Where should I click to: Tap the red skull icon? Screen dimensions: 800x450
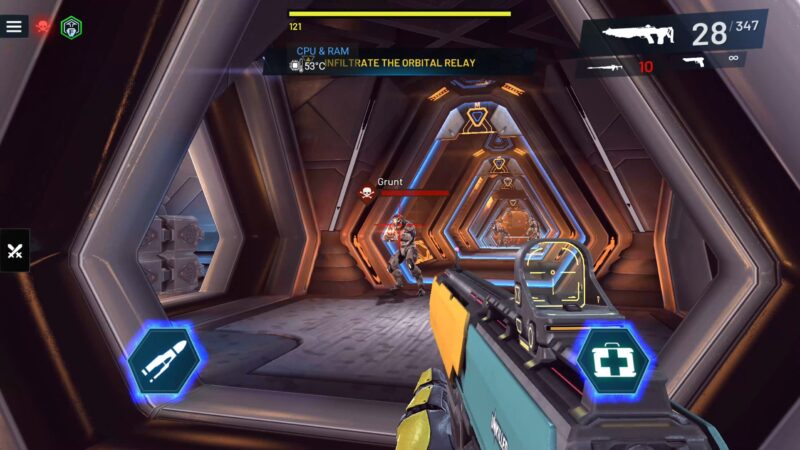[x=43, y=27]
